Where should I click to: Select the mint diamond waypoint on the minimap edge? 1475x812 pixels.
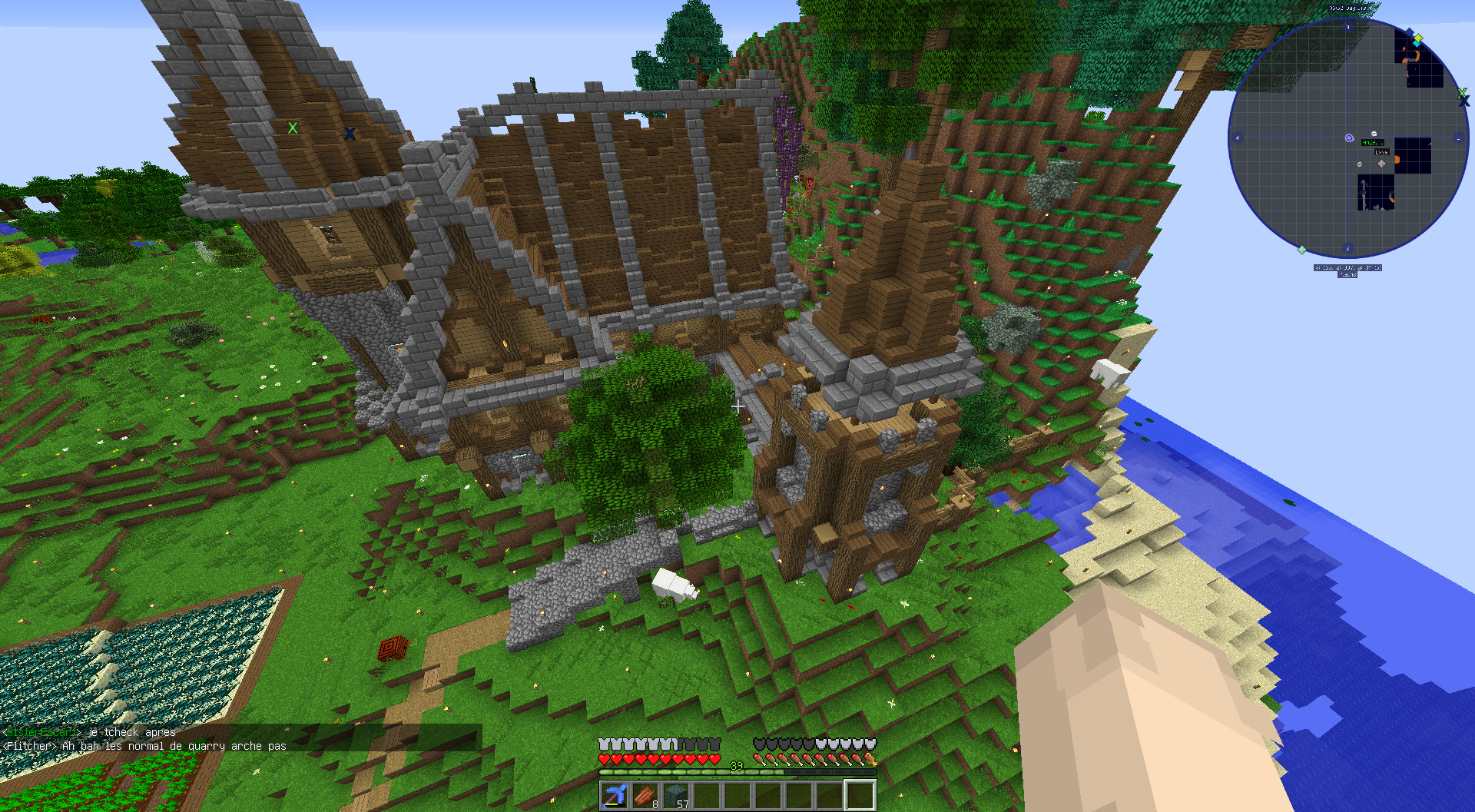1302,250
